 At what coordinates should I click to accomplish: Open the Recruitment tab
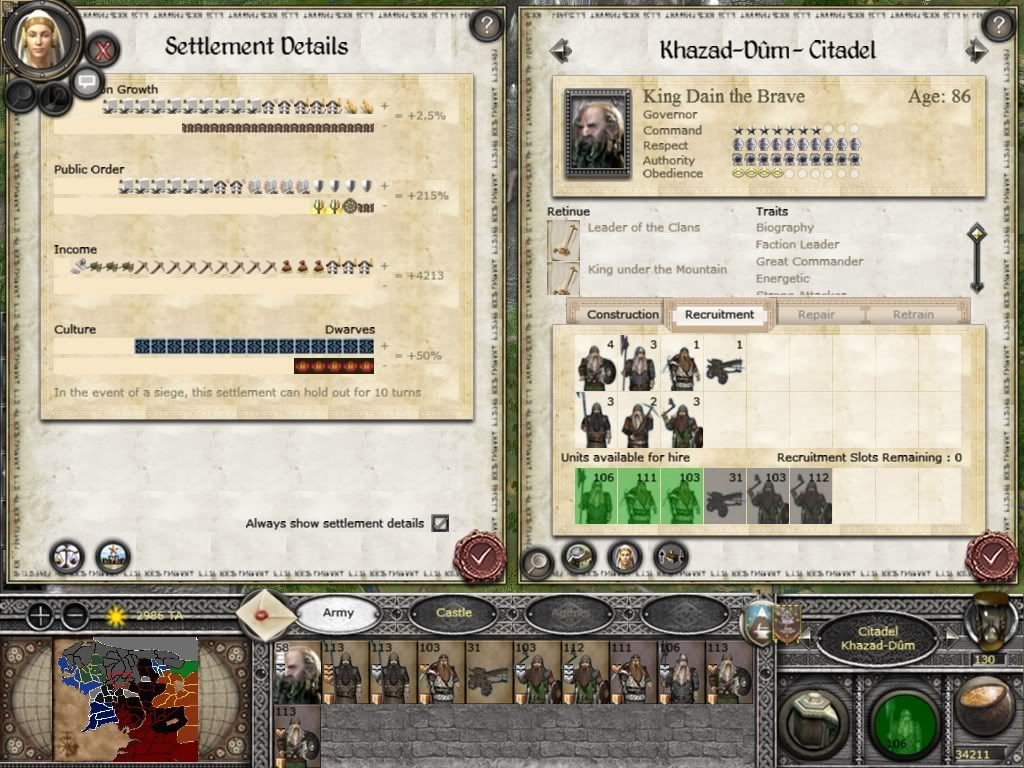tap(719, 314)
